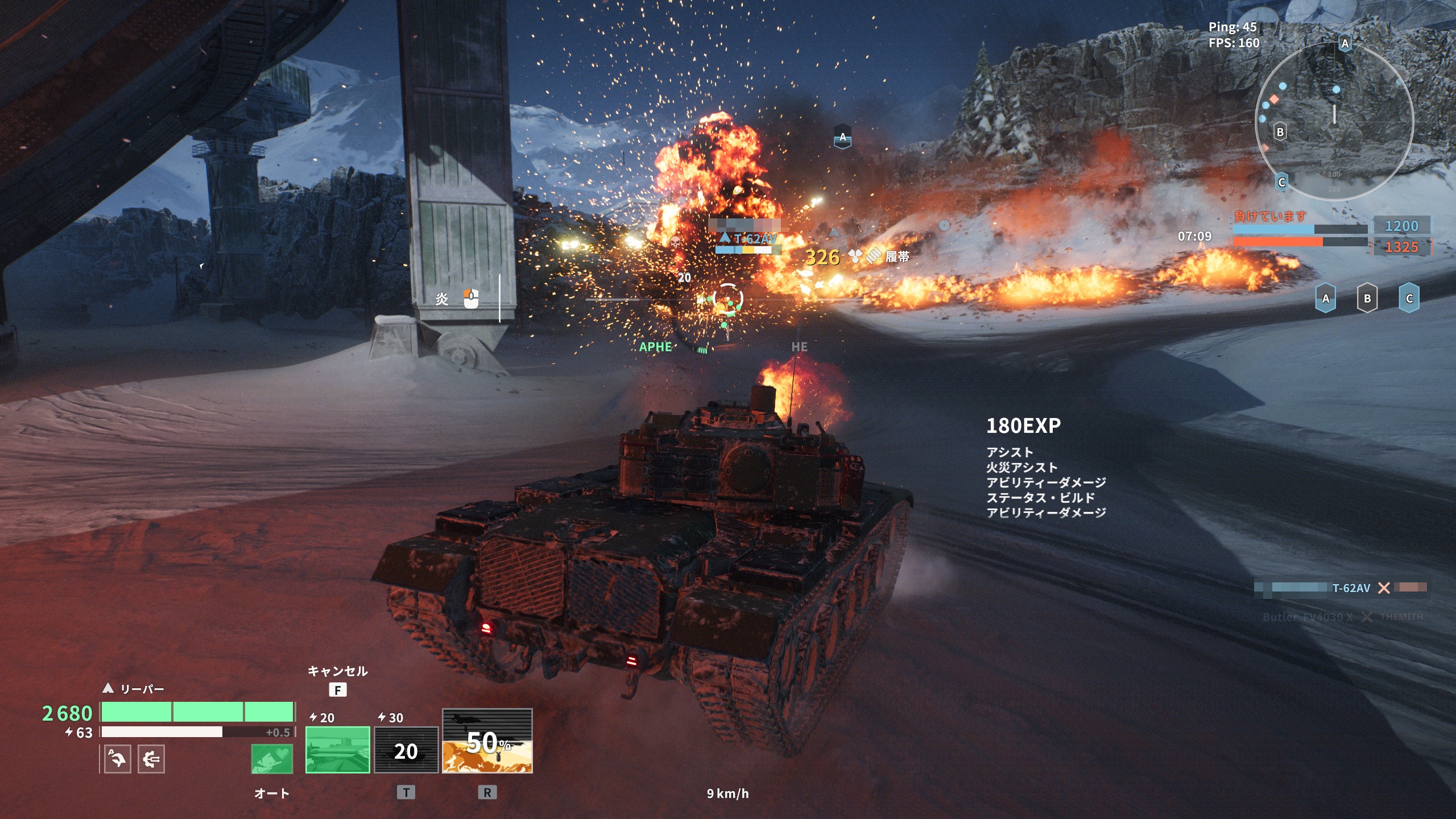Viewport: 1456px width, 819px height.
Task: Click the helmet crew perk icon
Action: [x=117, y=759]
